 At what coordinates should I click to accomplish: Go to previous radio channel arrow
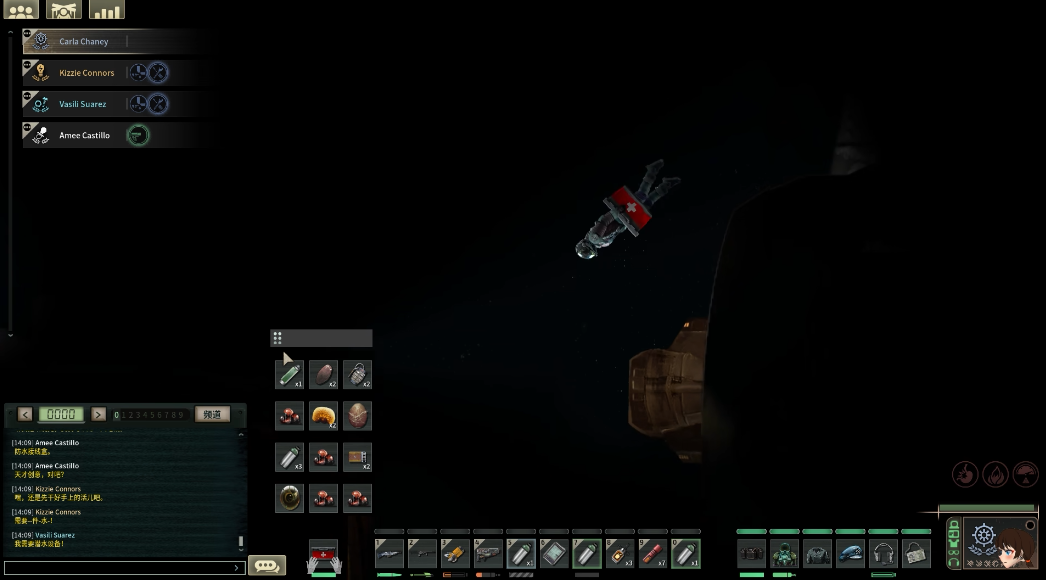25,414
